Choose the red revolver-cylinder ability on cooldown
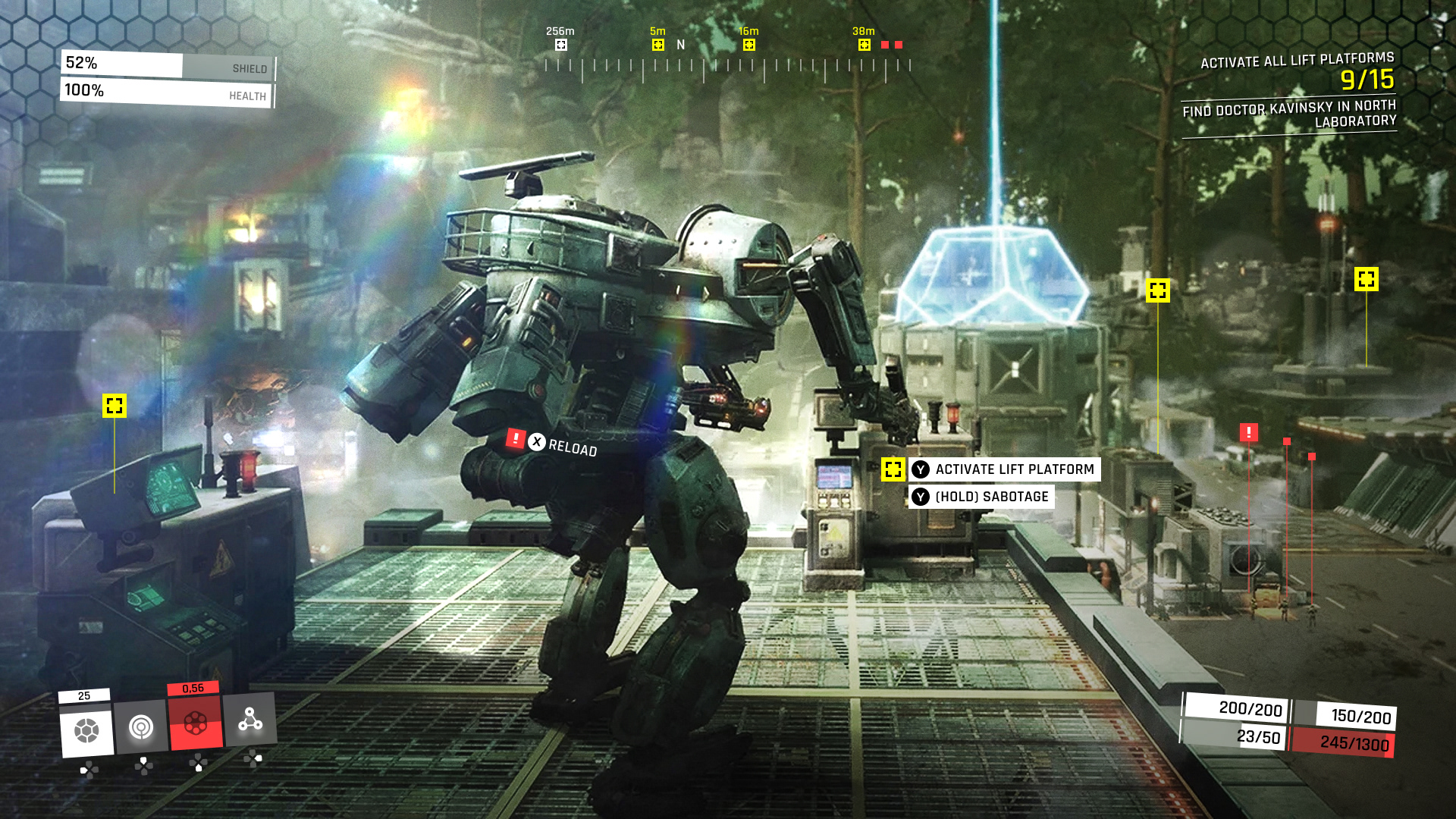Viewport: 1456px width, 819px height. point(196,723)
